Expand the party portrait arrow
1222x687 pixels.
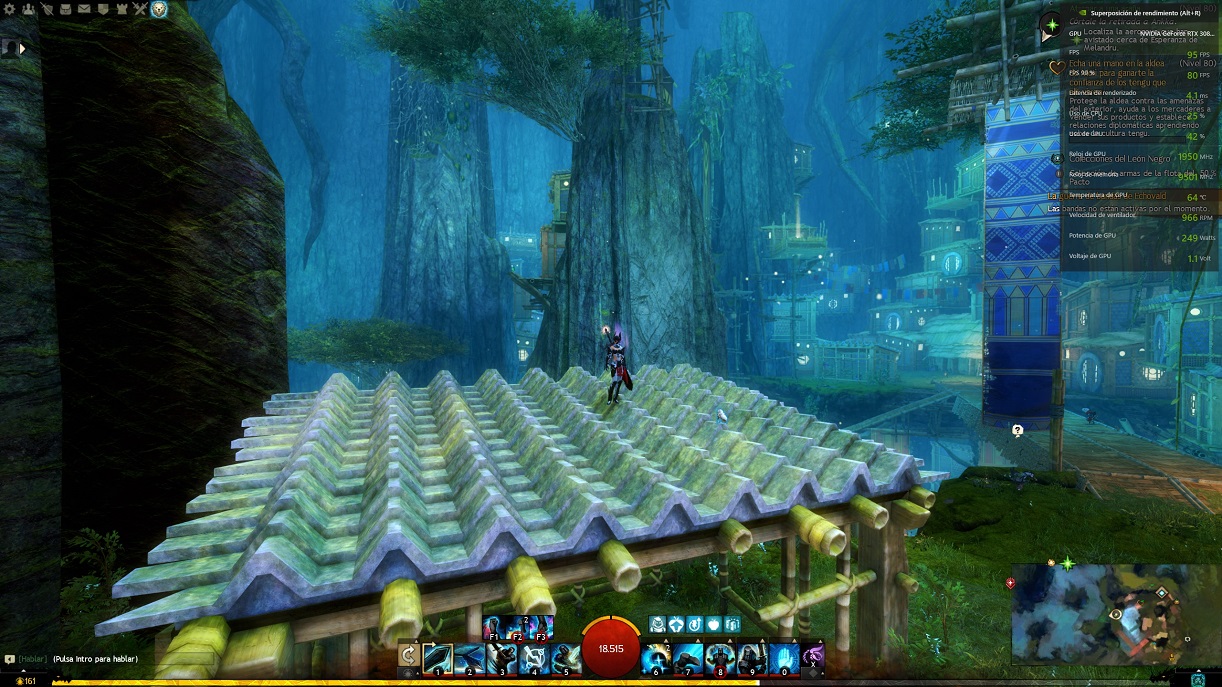pos(22,47)
